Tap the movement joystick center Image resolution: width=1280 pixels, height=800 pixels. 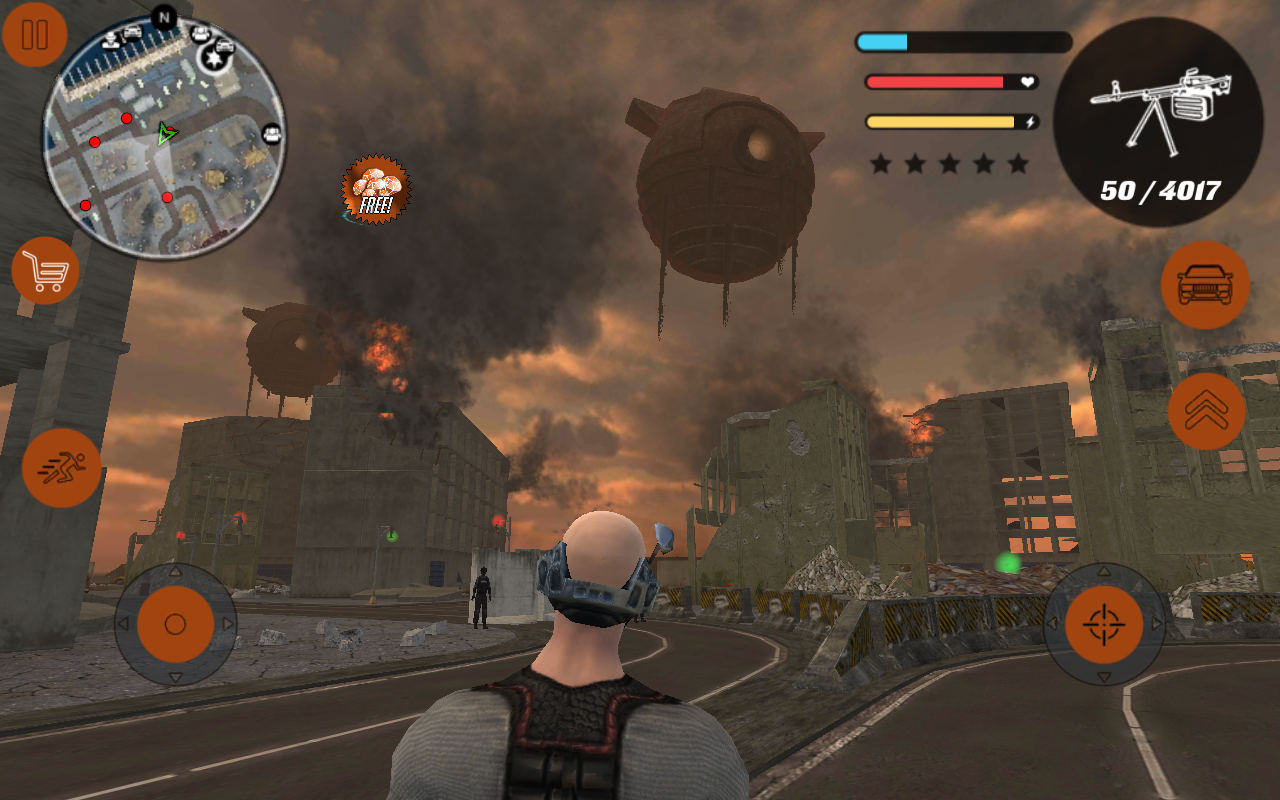point(176,622)
